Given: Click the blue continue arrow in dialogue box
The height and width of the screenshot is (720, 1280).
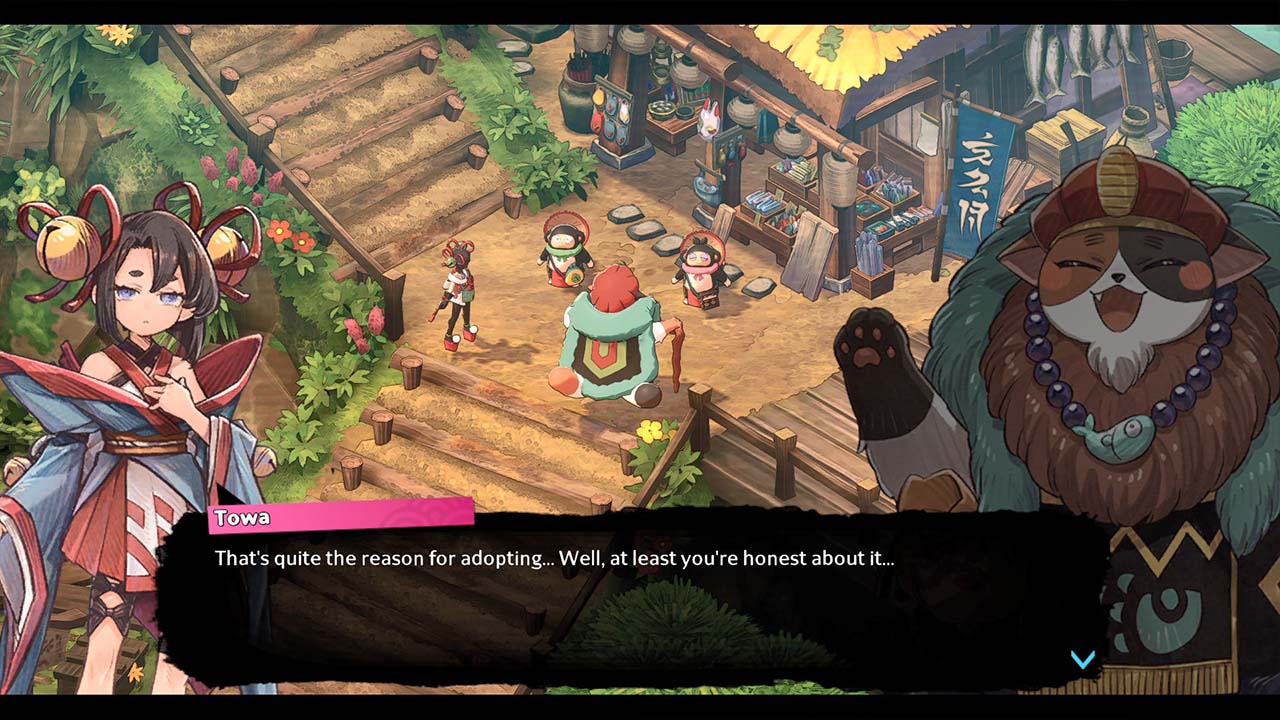Looking at the screenshot, I should [1083, 659].
